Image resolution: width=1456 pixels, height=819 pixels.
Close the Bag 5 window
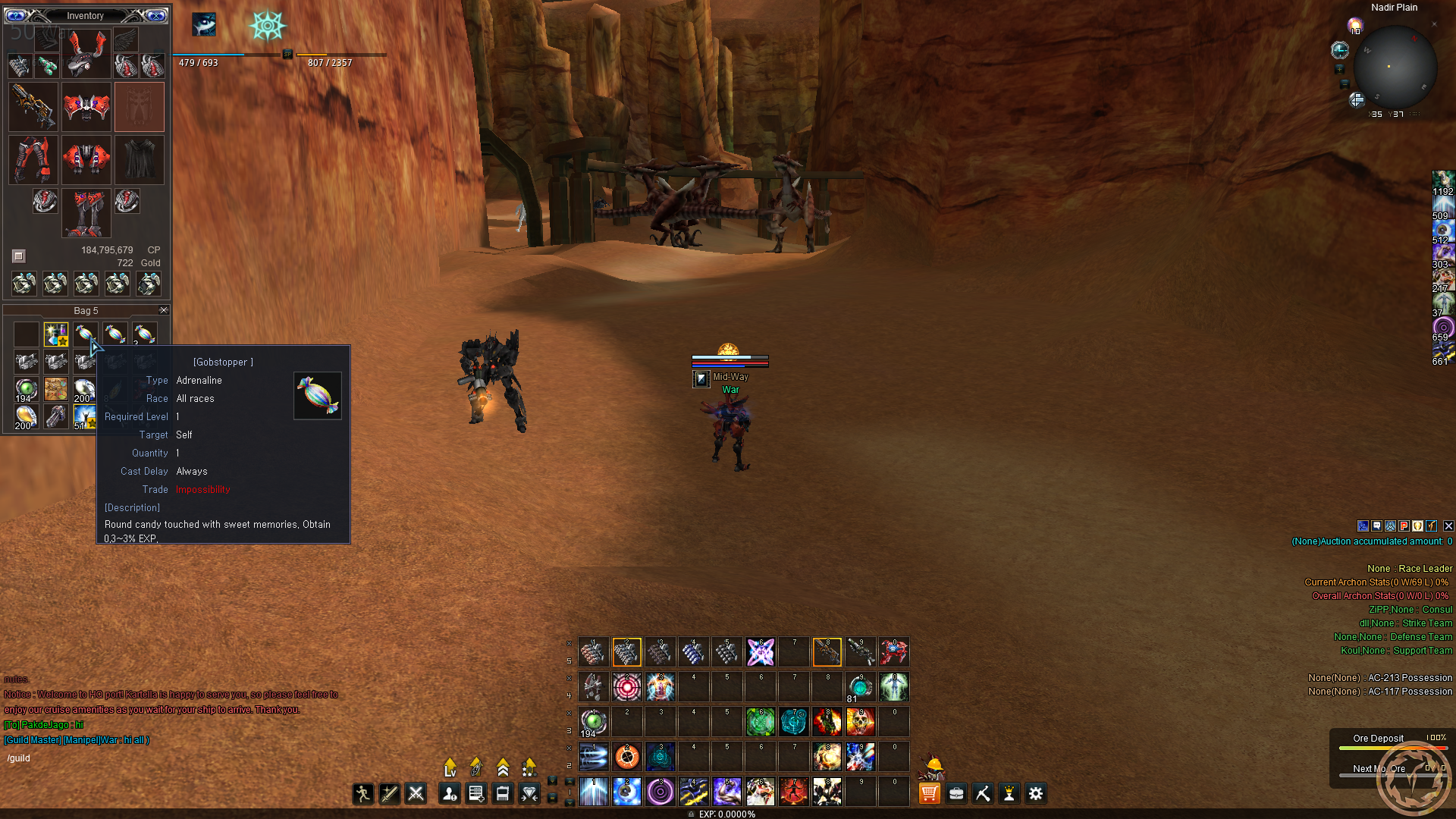pos(163,310)
